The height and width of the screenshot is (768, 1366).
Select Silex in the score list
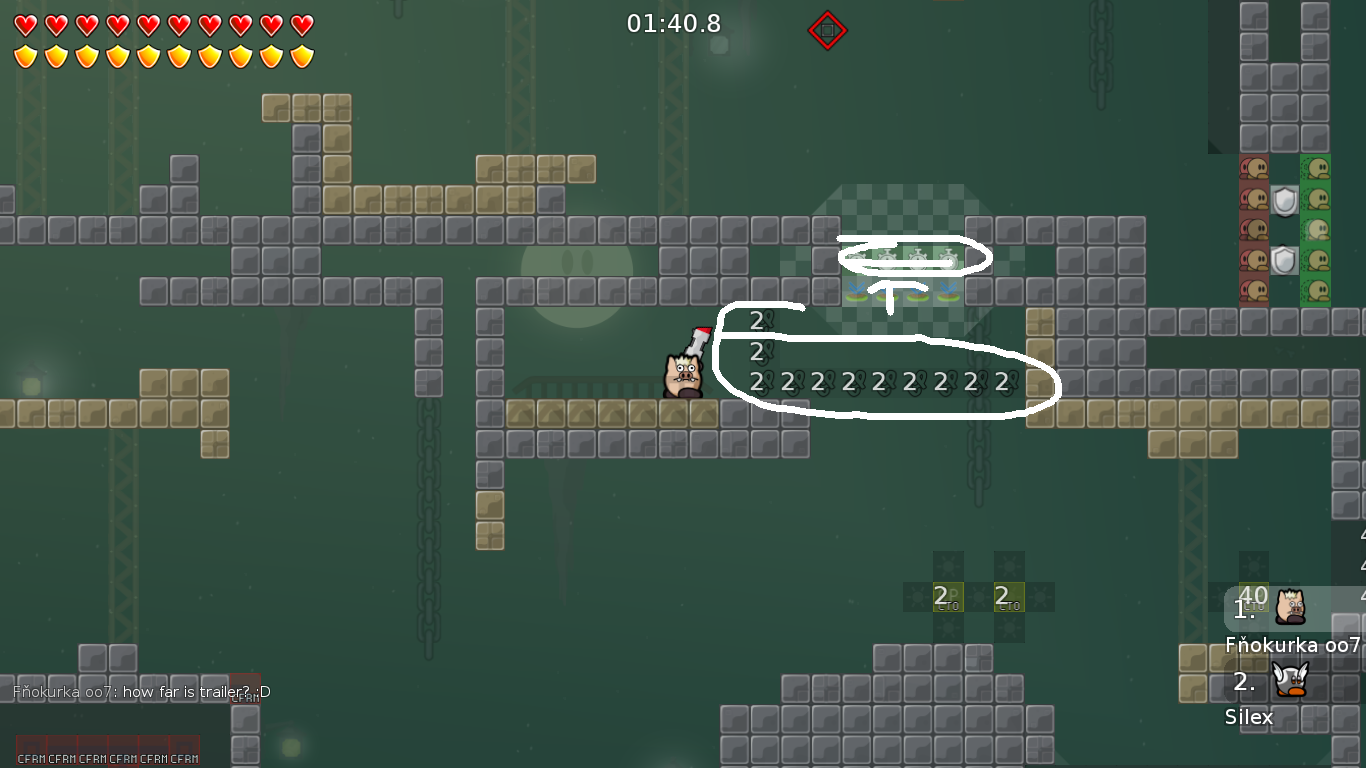[1250, 716]
